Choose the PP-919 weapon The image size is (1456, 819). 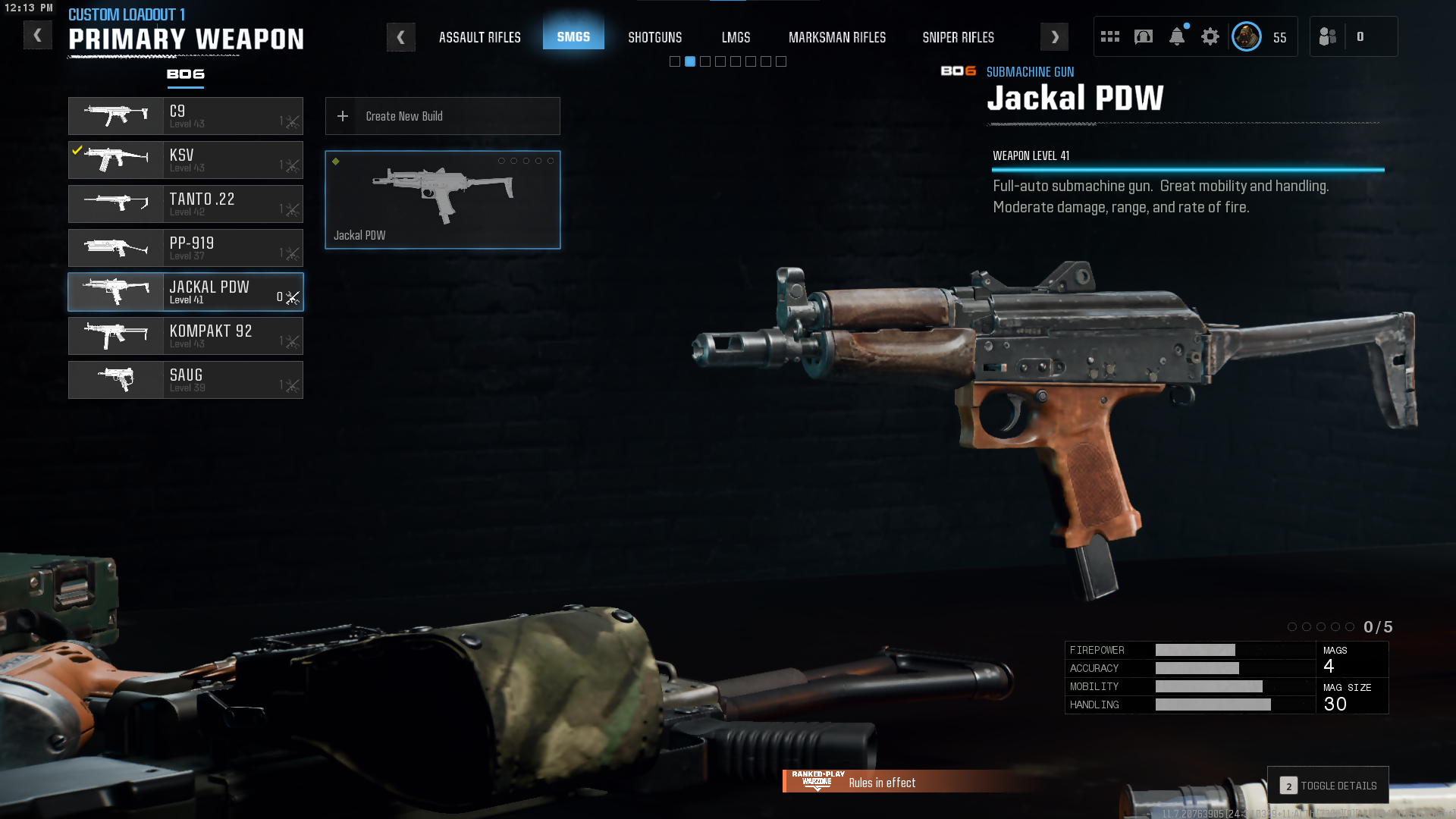pos(186,248)
